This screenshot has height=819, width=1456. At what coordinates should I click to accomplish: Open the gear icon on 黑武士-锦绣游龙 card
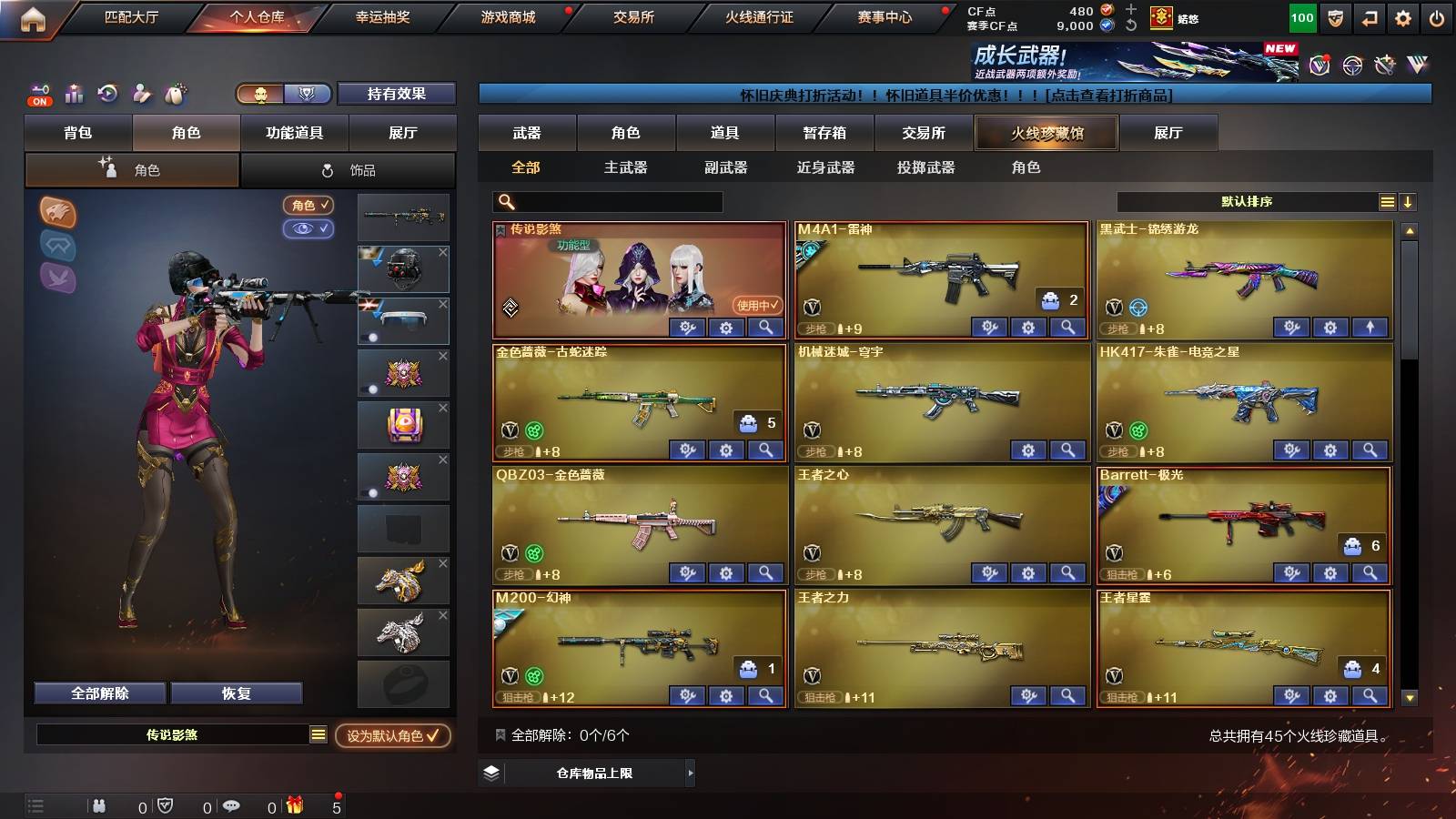[x=1329, y=327]
